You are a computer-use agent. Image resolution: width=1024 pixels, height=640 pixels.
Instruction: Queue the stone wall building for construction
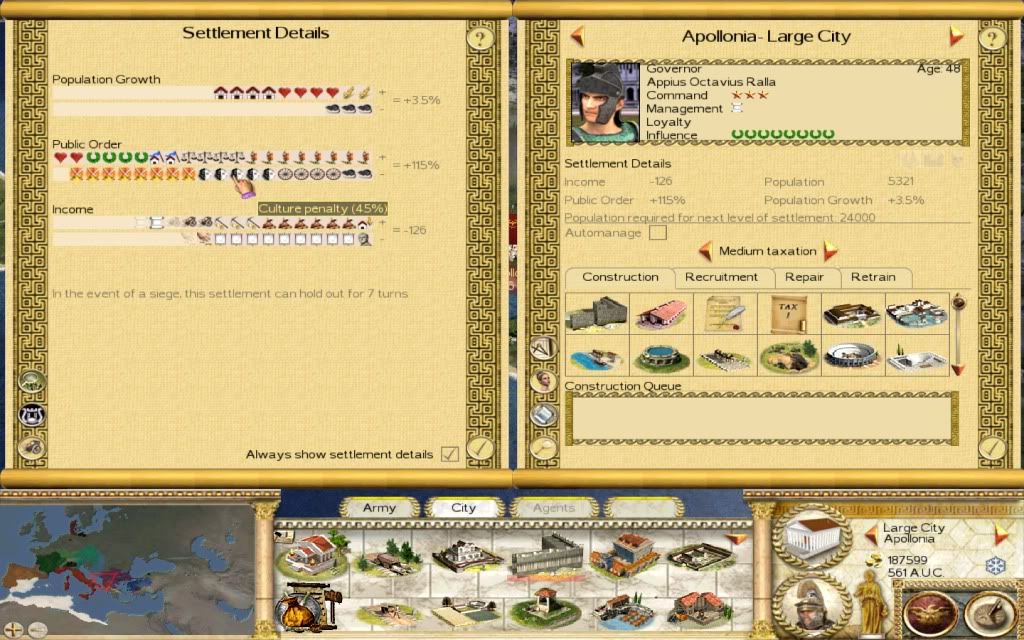(x=596, y=313)
